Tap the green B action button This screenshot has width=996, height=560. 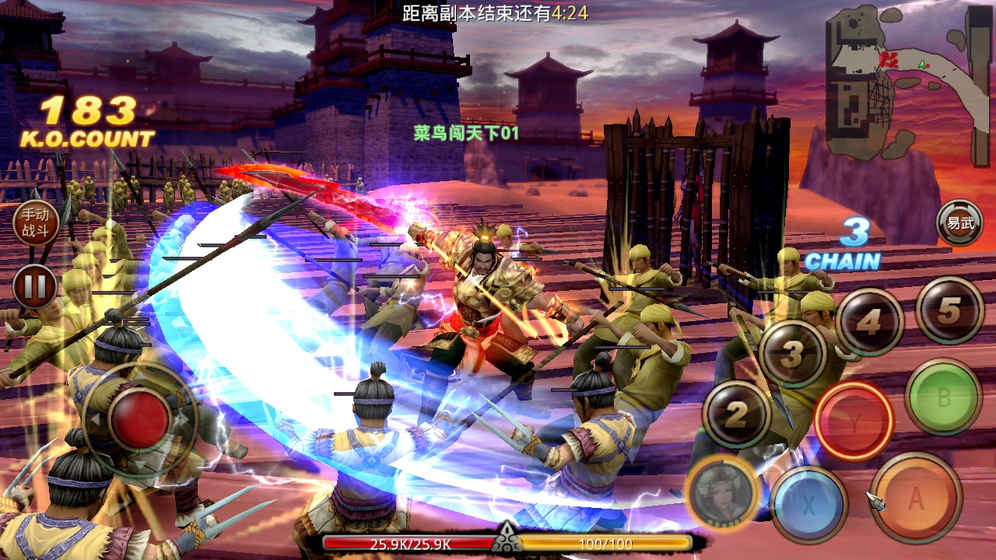click(942, 397)
